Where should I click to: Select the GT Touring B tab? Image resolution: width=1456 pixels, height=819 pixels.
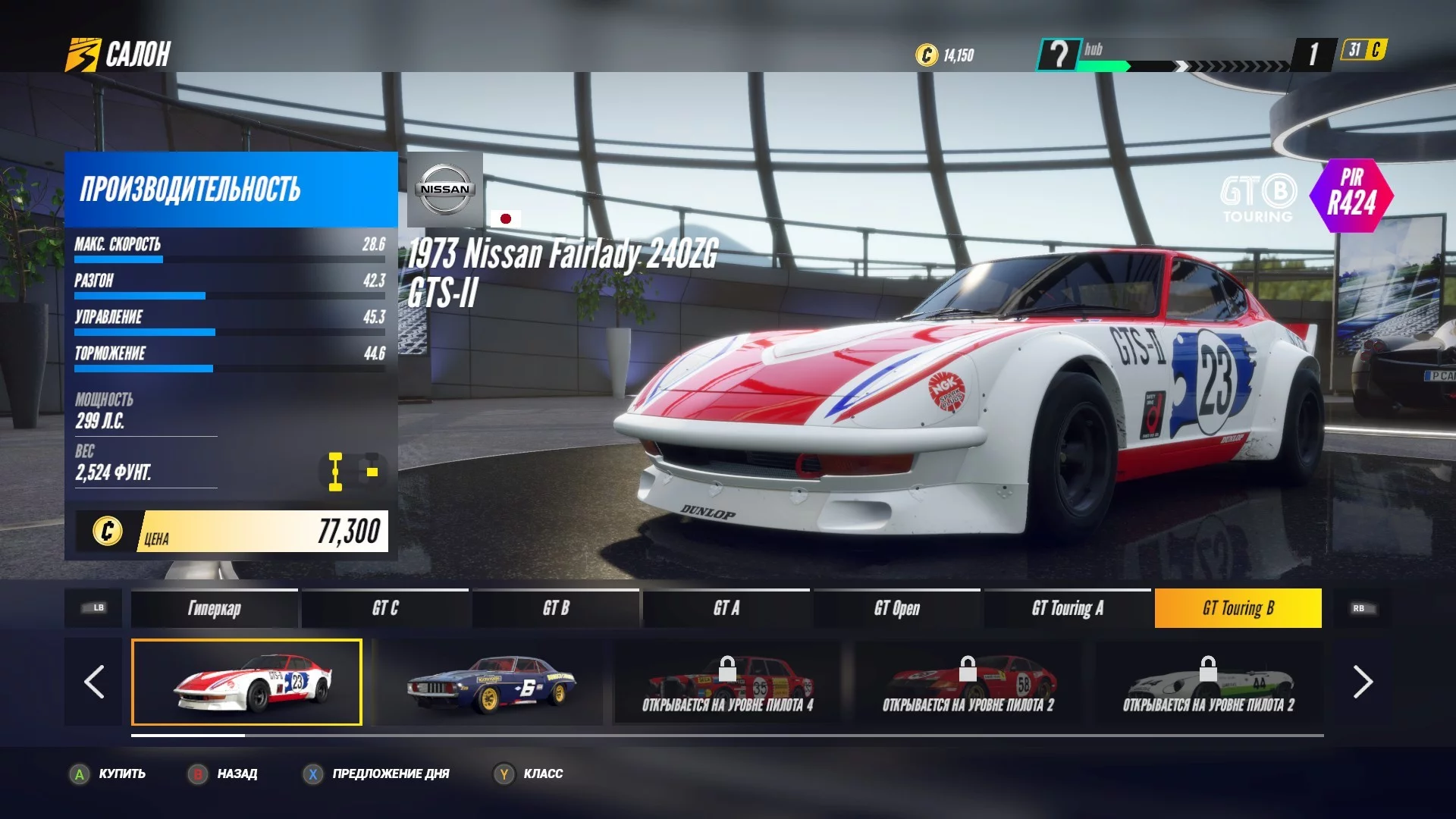click(x=1238, y=608)
